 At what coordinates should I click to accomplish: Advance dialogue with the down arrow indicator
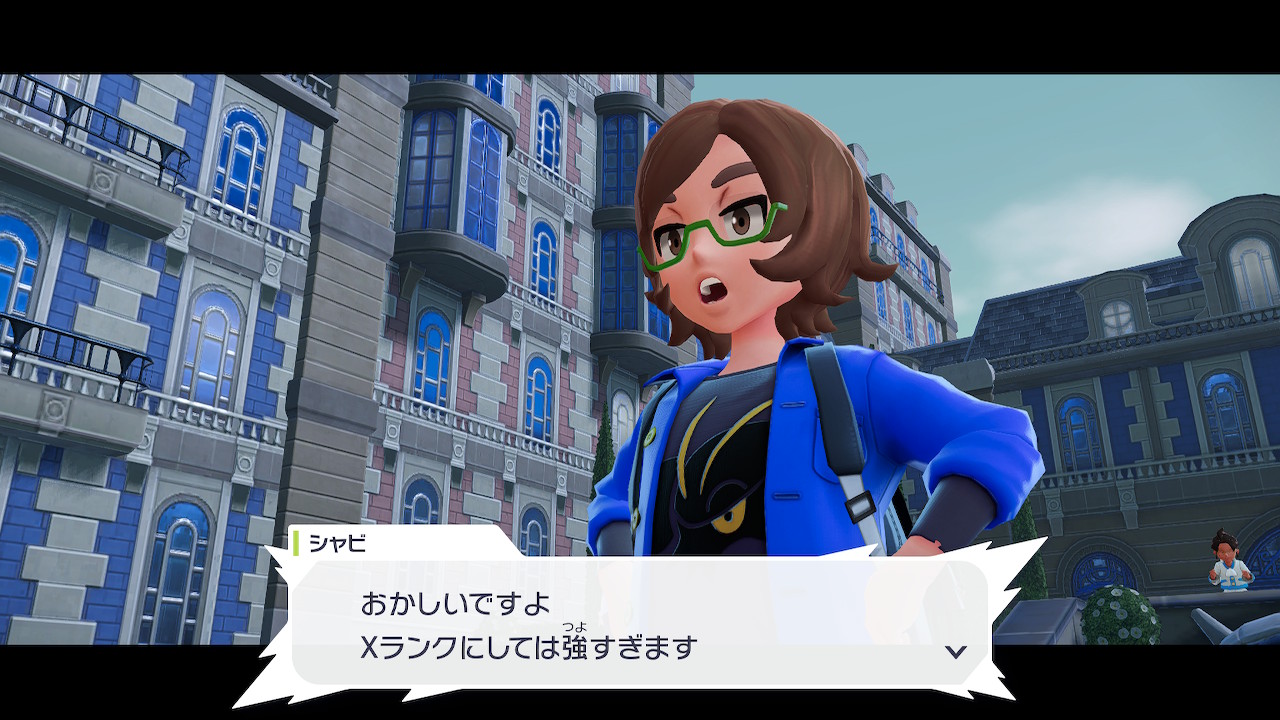(956, 651)
